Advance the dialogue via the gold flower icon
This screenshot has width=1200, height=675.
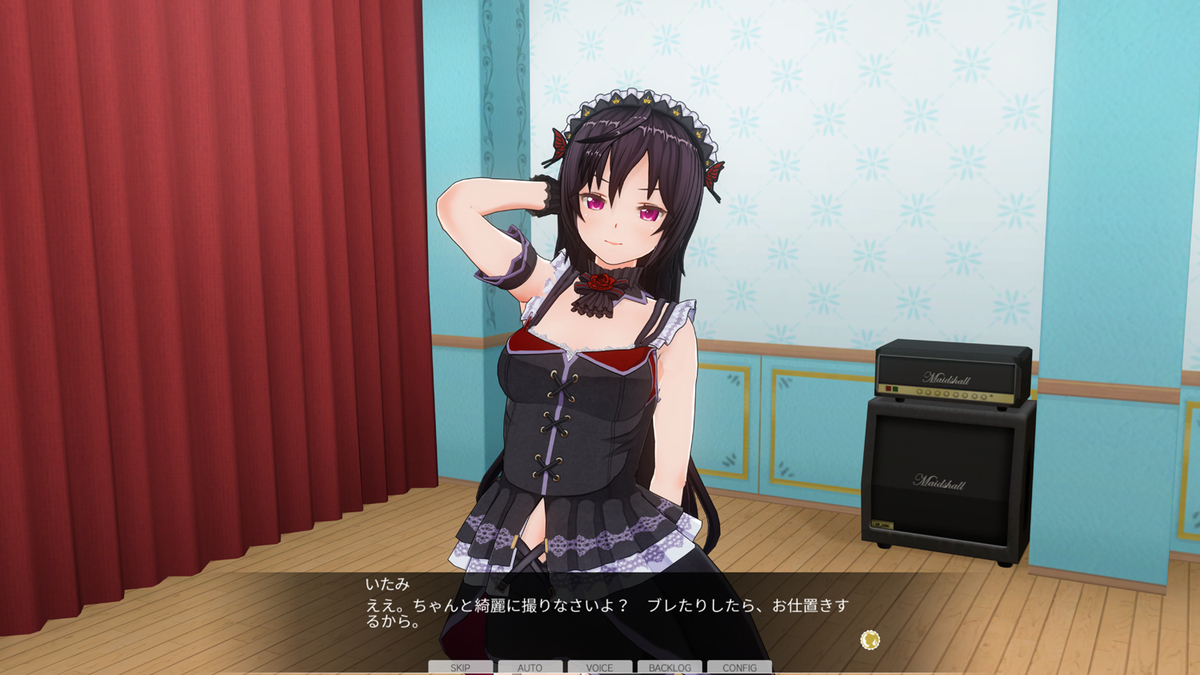click(870, 639)
